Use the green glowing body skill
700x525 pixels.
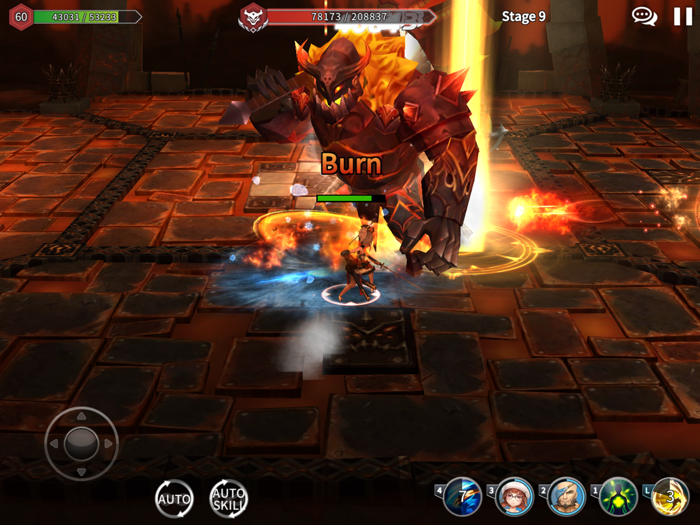point(619,496)
